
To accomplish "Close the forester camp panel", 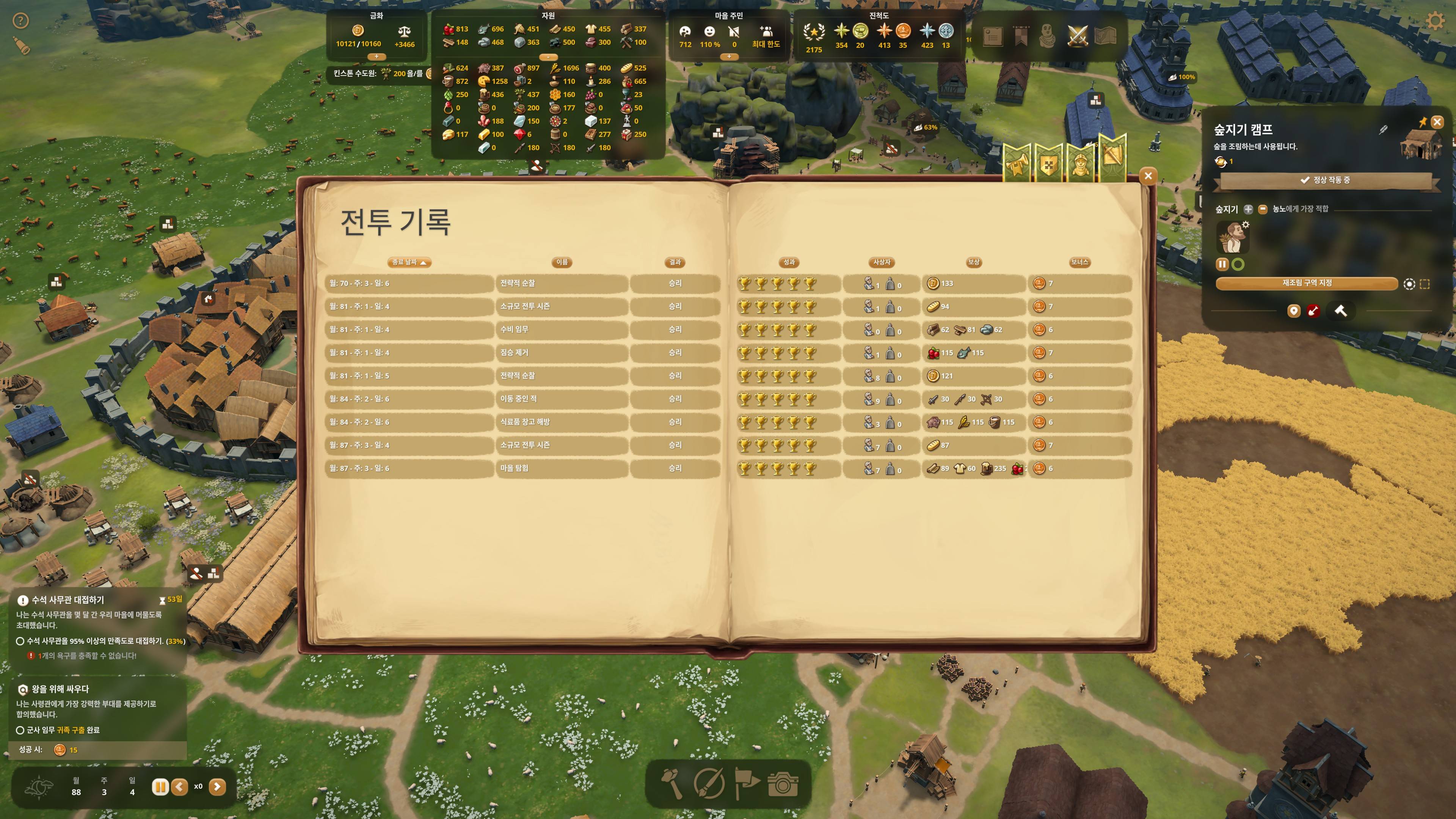I will (x=1437, y=122).
